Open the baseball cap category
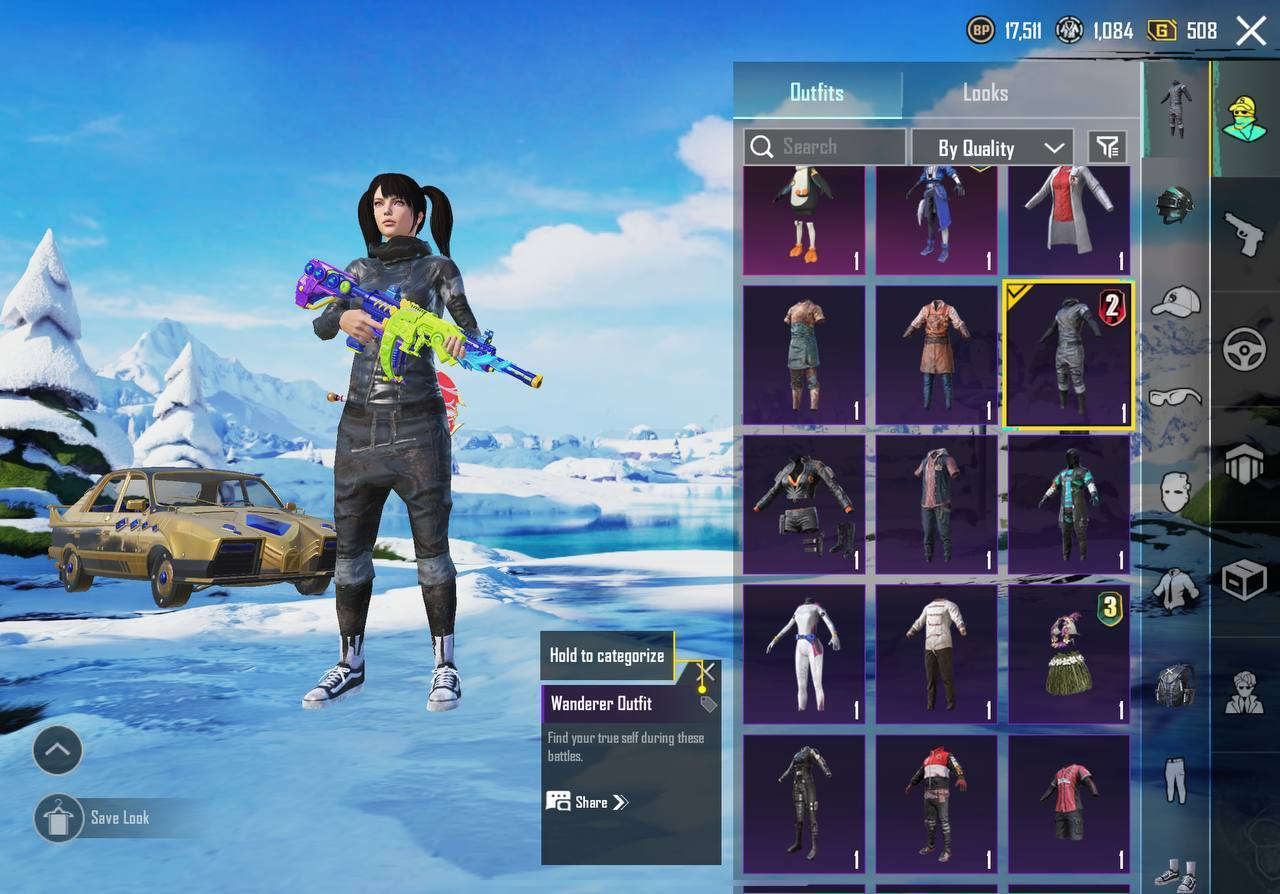The height and width of the screenshot is (894, 1280). (x=1175, y=300)
